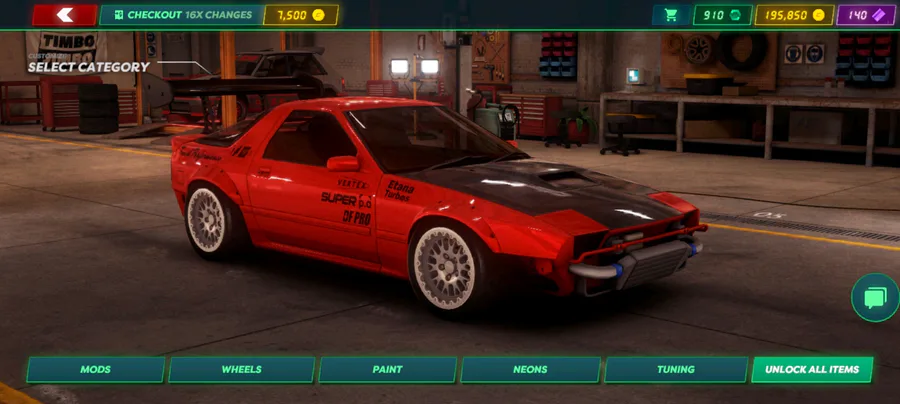Checkout the 16x changes
900x404 pixels.
pos(181,15)
